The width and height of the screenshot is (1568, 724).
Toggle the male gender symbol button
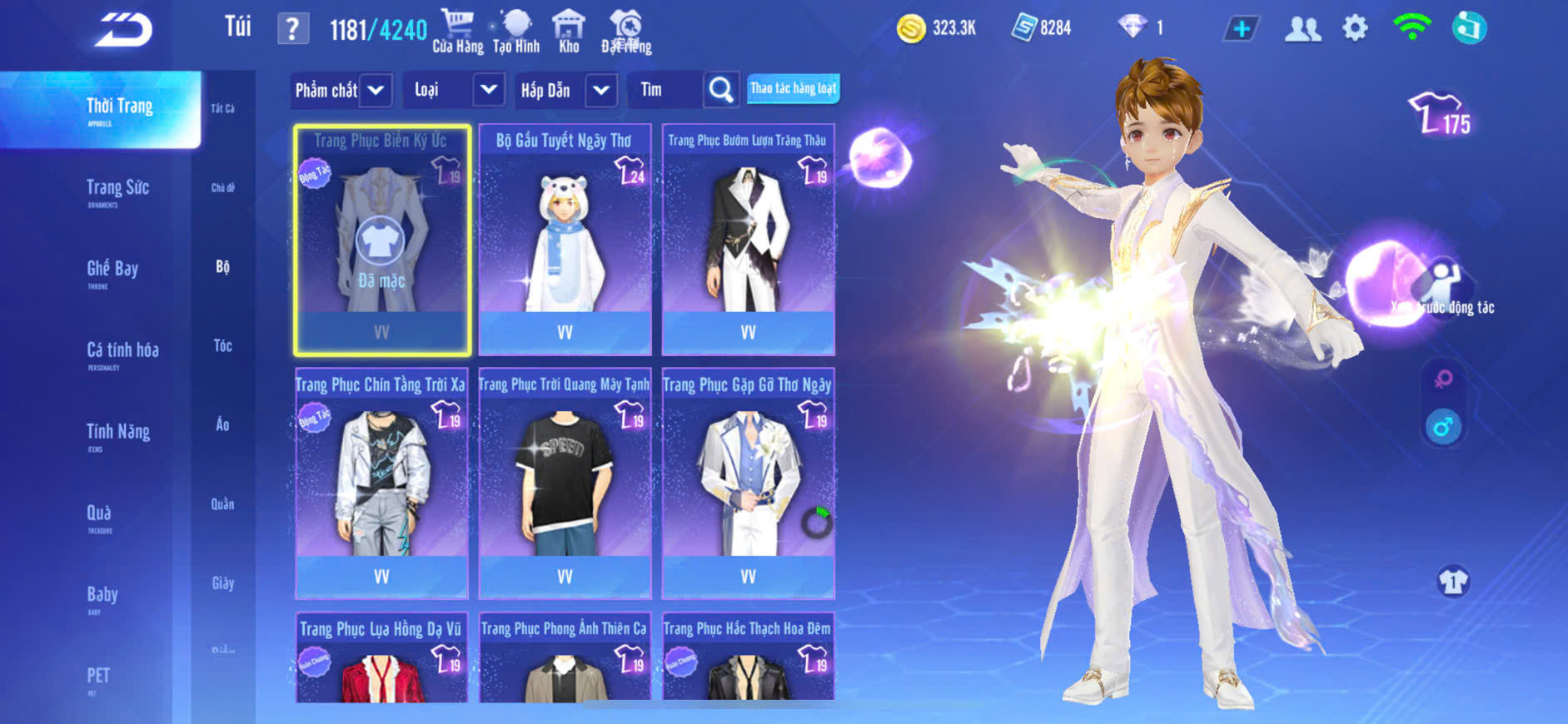click(1443, 428)
